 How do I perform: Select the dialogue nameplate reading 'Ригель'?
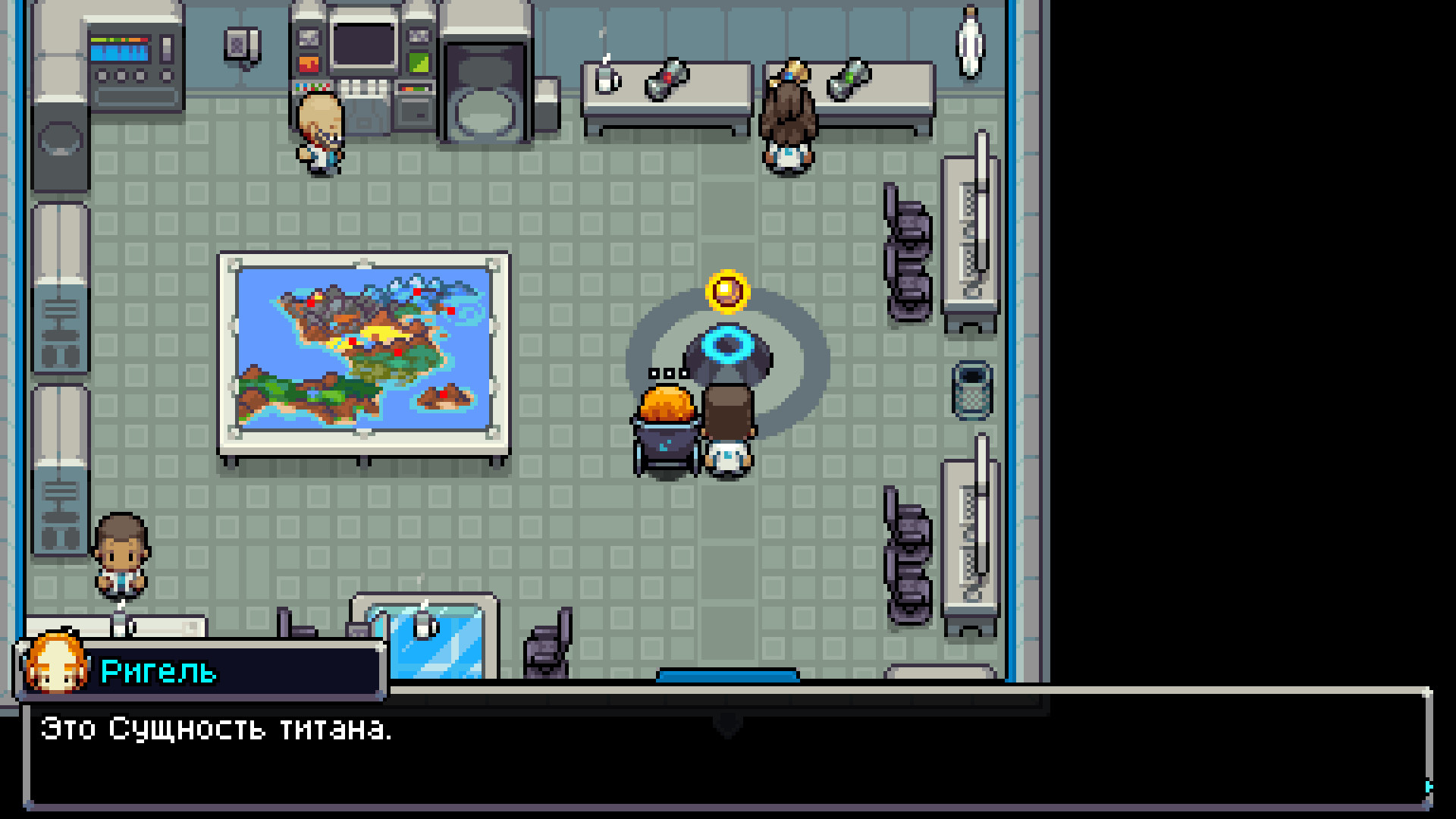point(159,670)
